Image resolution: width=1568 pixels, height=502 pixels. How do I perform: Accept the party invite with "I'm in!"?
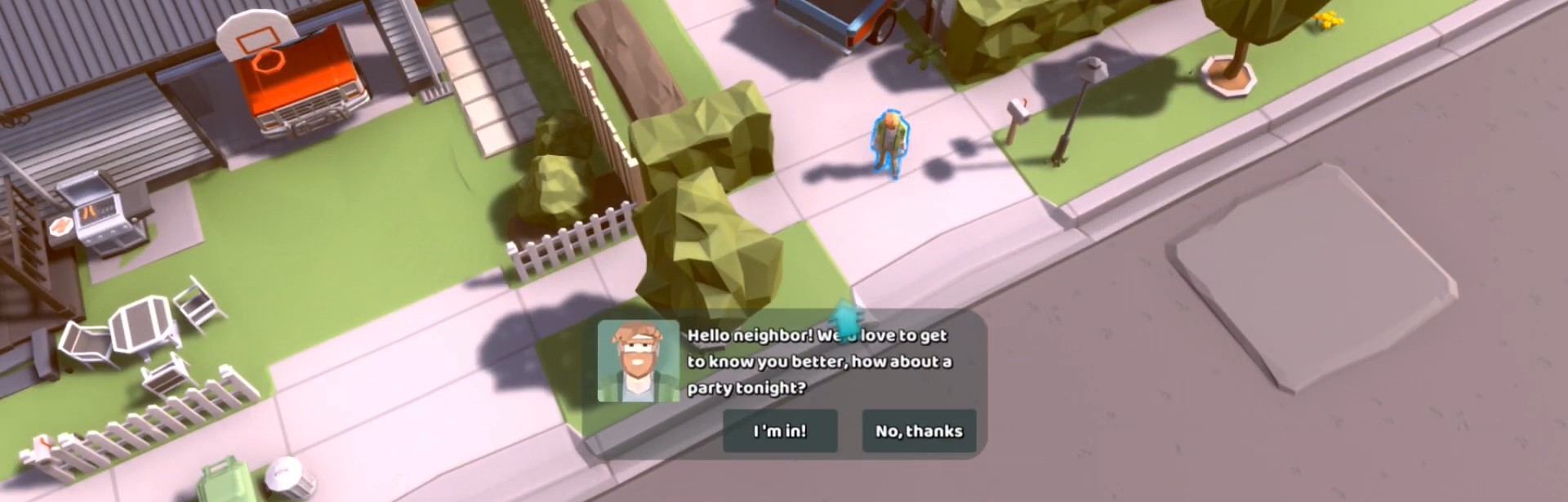[780, 431]
